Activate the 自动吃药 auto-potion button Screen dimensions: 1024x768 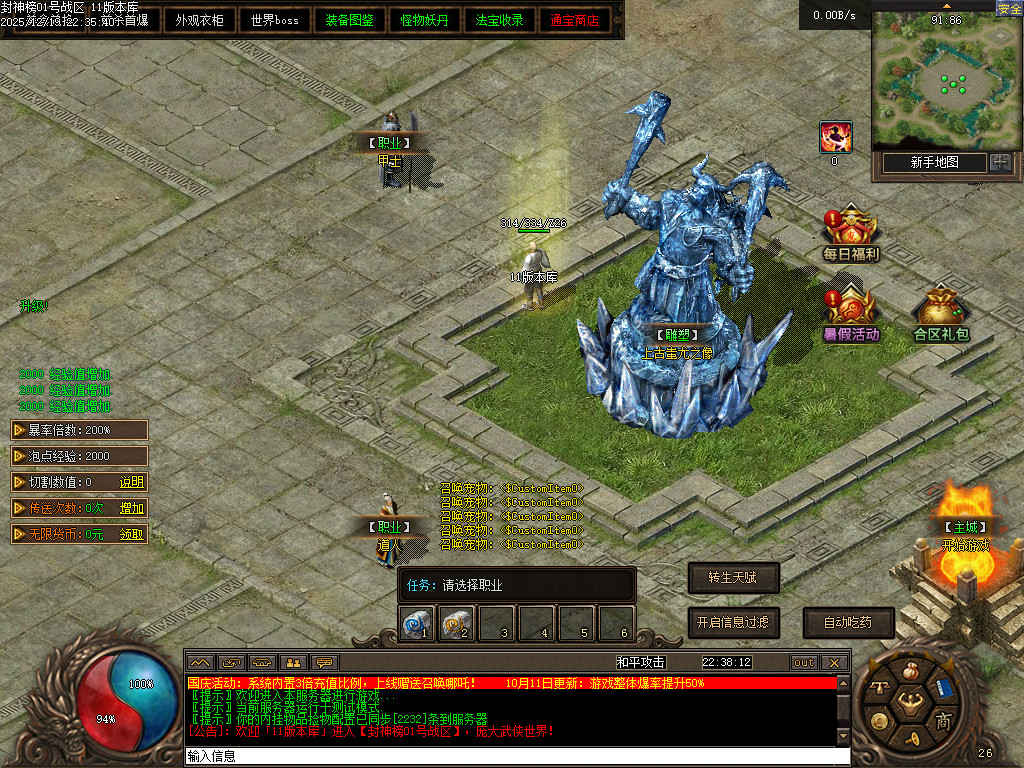pos(848,622)
